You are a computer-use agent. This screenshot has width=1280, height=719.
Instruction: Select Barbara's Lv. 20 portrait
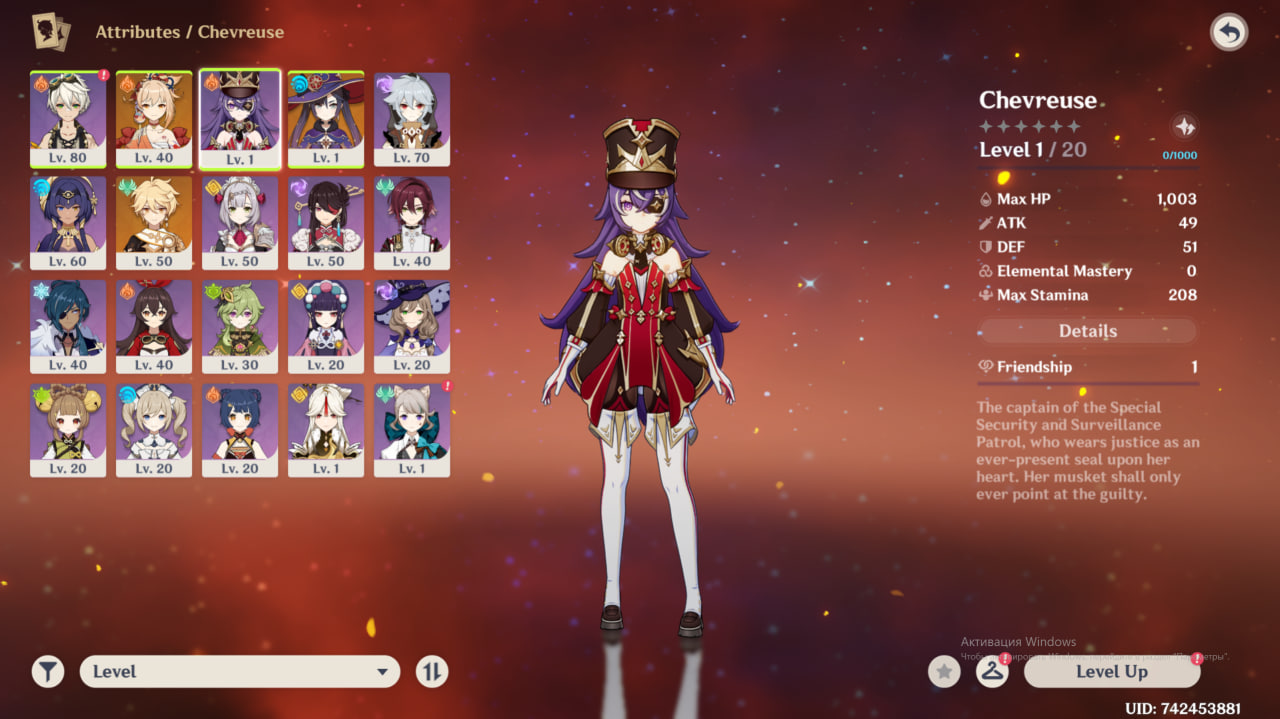click(154, 430)
